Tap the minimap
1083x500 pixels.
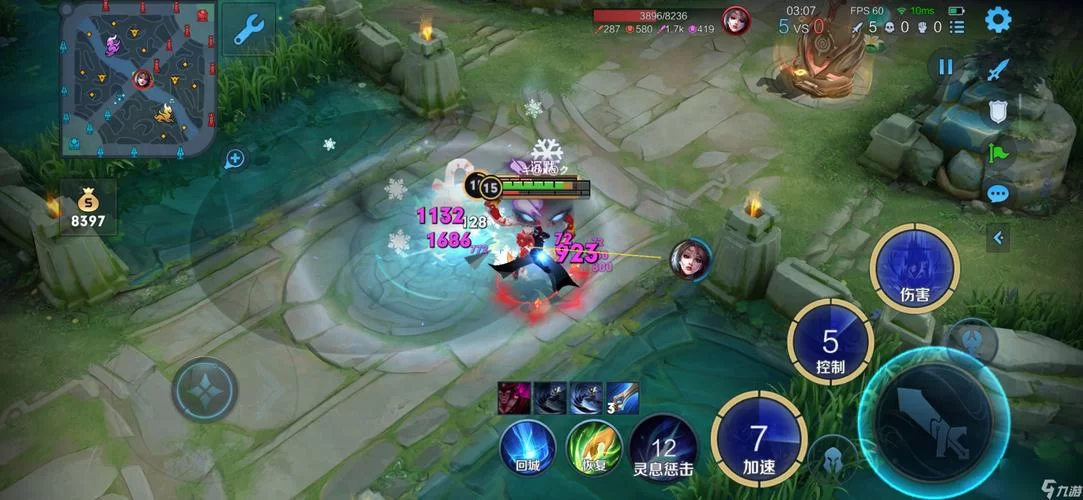[139, 78]
